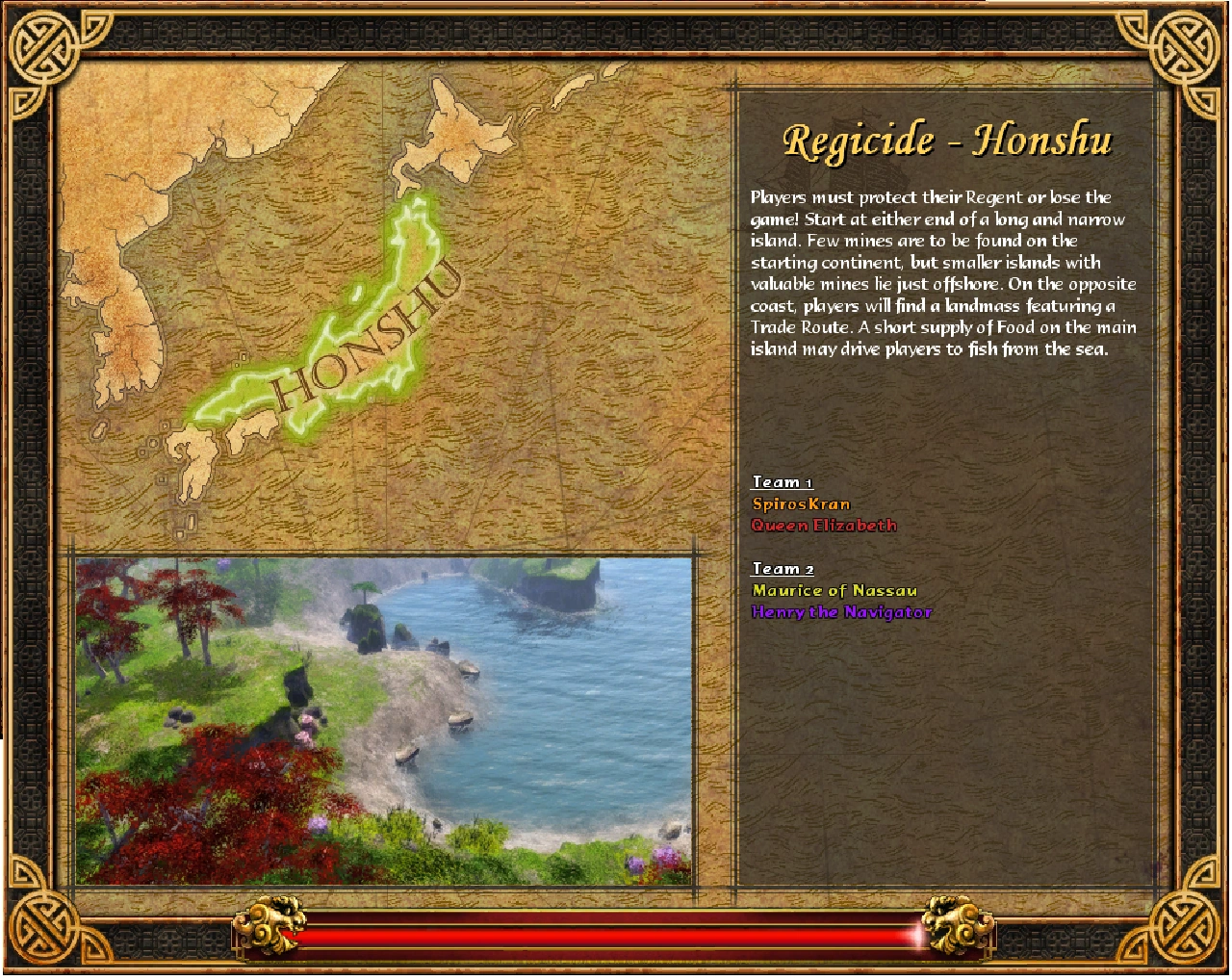Viewport: 1232px width, 980px height.
Task: Open the Regicide - Honshu title heading
Action: pyautogui.click(x=948, y=139)
